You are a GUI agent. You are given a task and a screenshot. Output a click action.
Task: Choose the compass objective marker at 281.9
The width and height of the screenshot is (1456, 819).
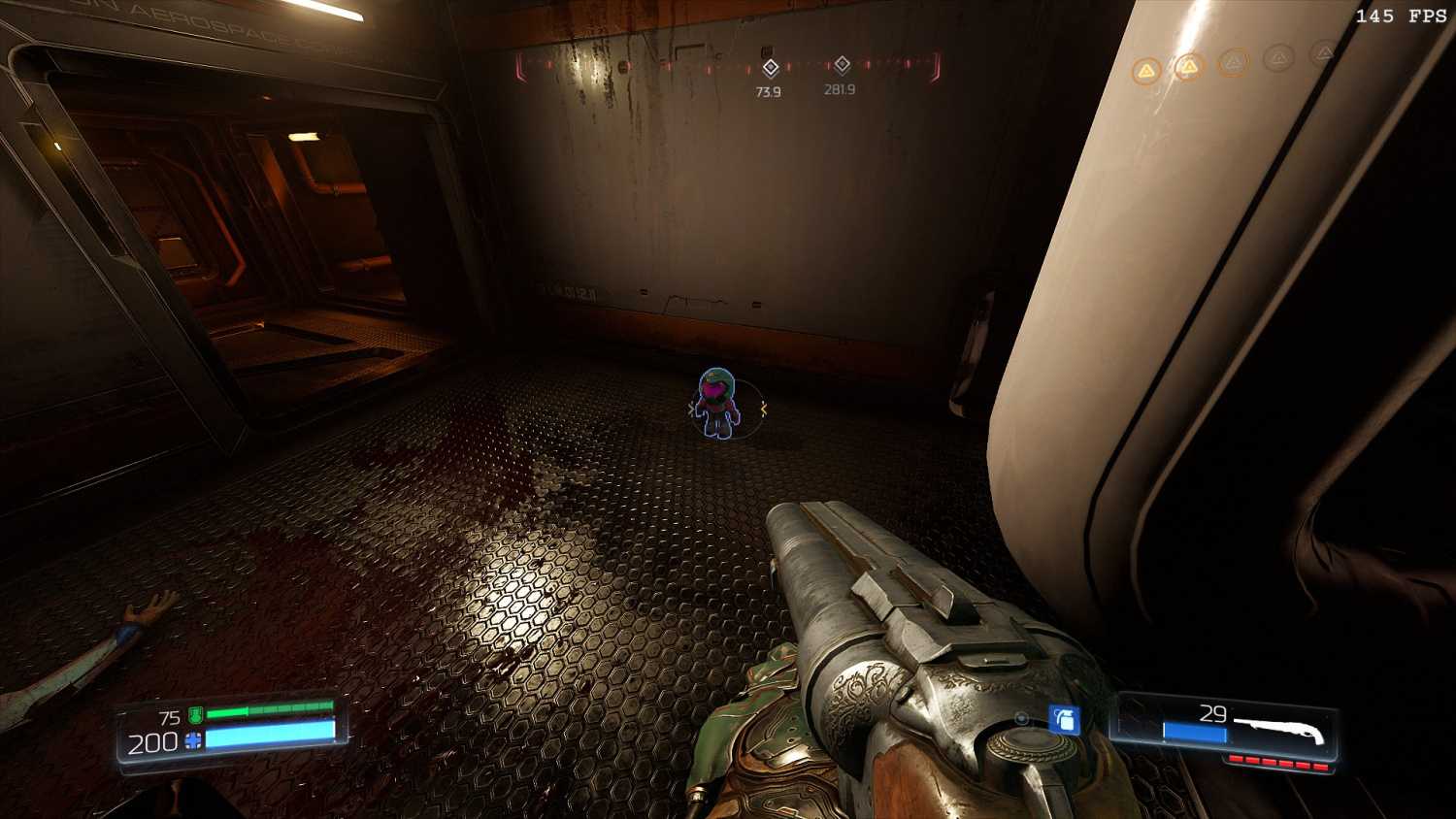coord(842,65)
